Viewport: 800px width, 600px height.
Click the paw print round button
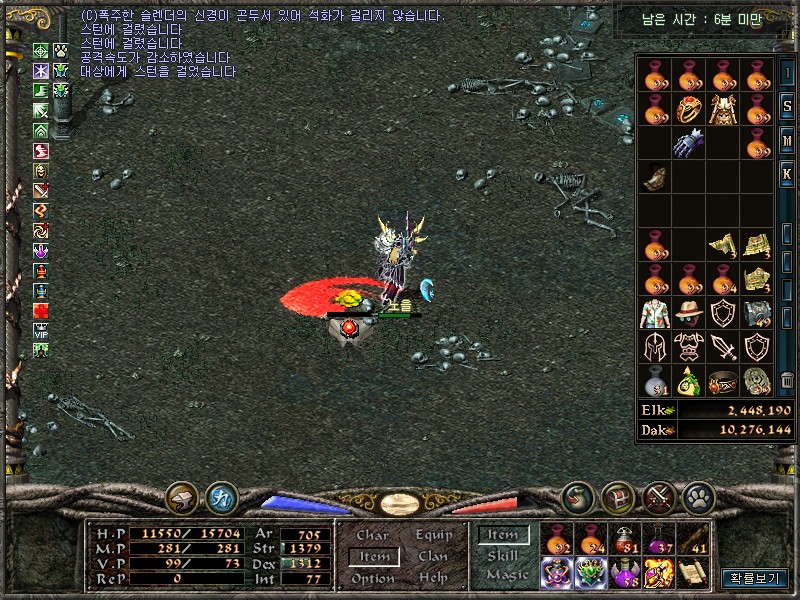click(x=697, y=497)
